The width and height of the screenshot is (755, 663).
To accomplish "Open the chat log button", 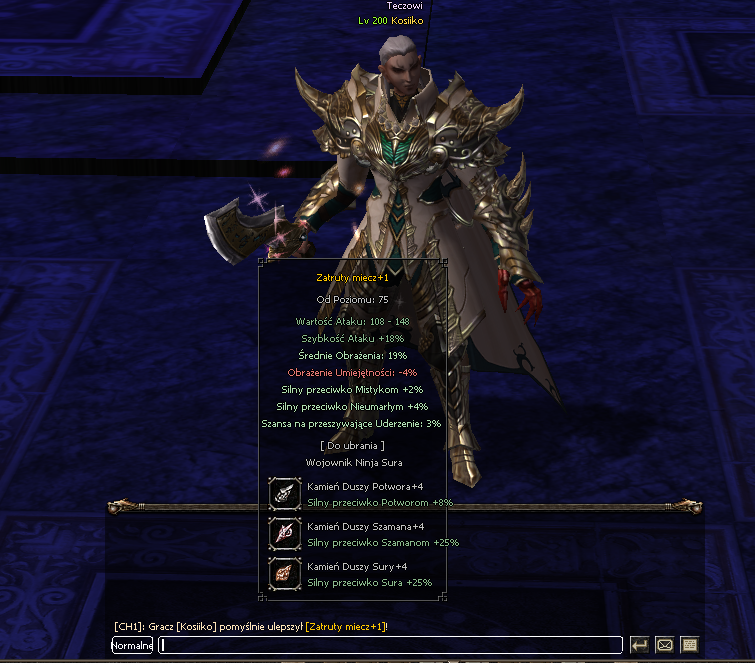I will click(x=689, y=645).
